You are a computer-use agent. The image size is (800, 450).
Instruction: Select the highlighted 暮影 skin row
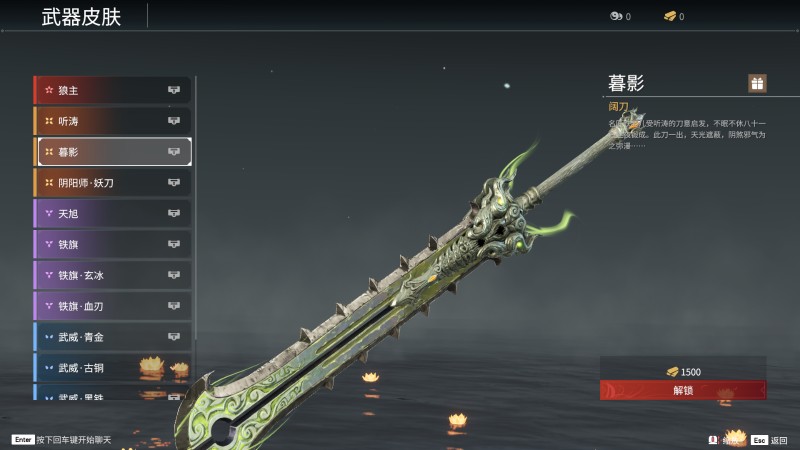[113, 152]
